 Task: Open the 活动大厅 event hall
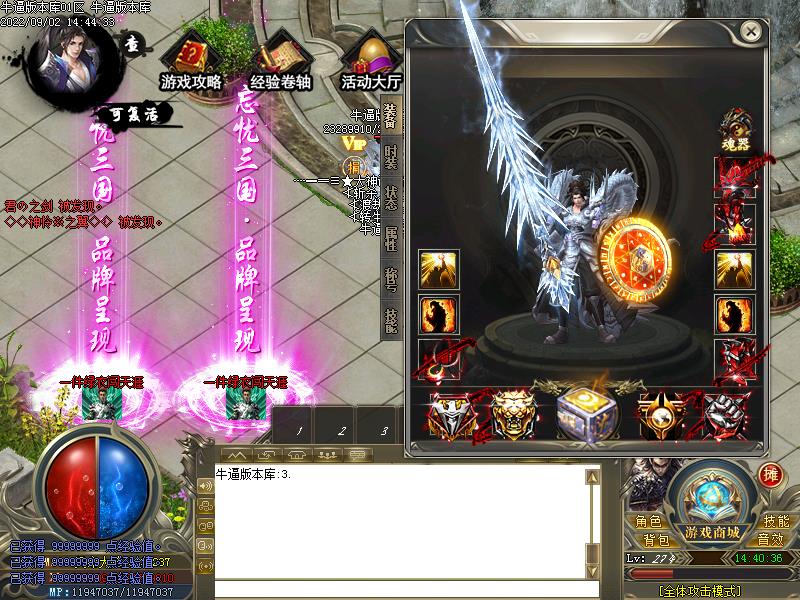point(371,60)
